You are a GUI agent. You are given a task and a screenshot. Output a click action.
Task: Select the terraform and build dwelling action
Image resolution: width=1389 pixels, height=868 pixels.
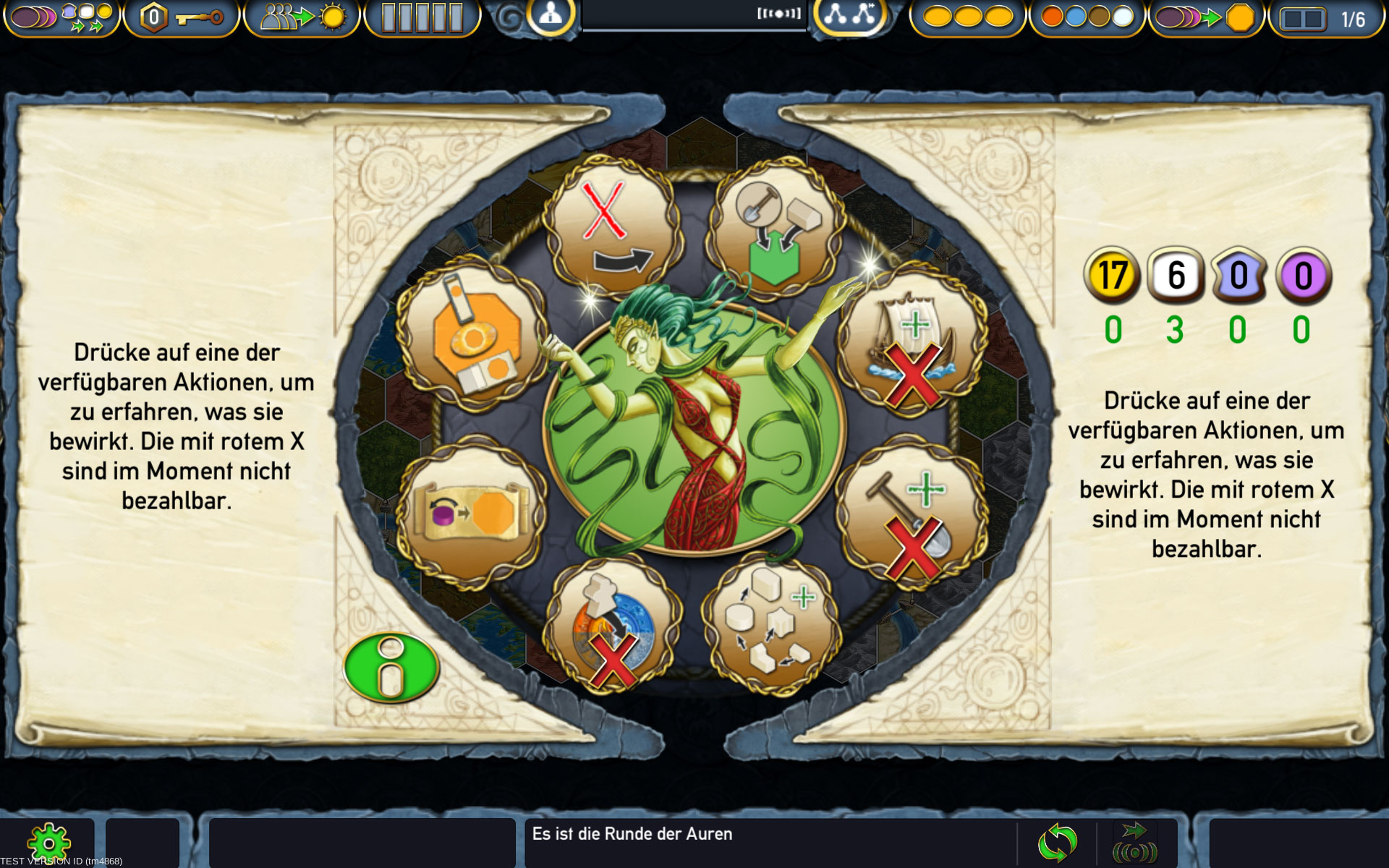click(777, 230)
